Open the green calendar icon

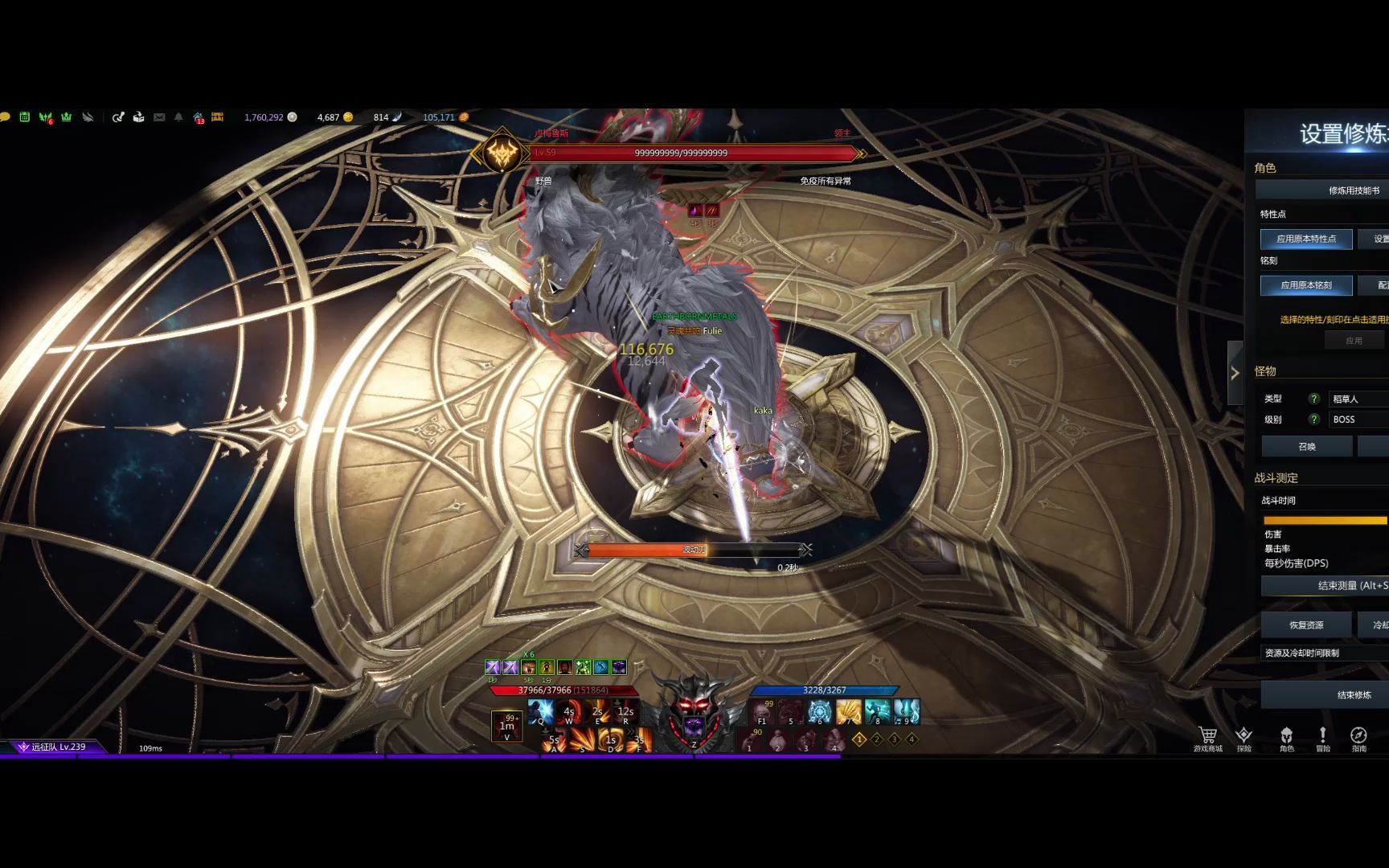click(25, 117)
